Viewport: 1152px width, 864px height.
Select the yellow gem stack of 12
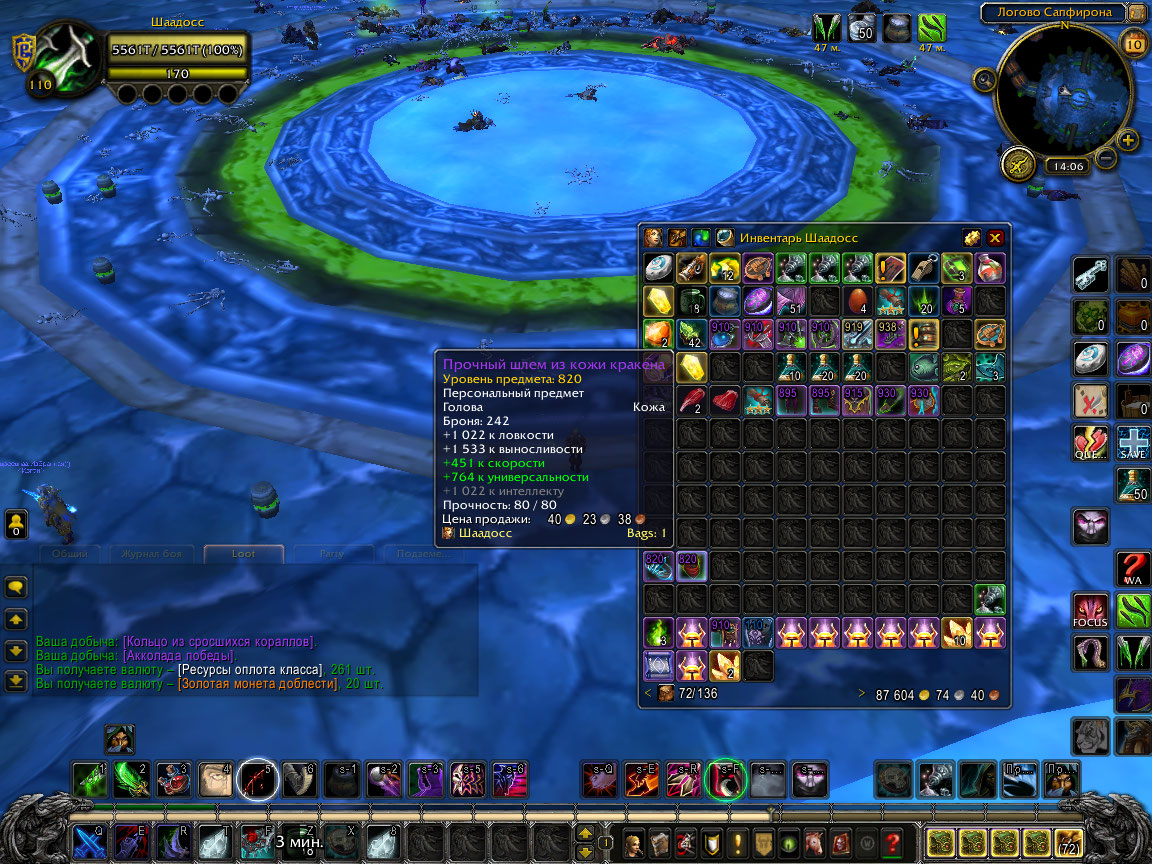[723, 268]
